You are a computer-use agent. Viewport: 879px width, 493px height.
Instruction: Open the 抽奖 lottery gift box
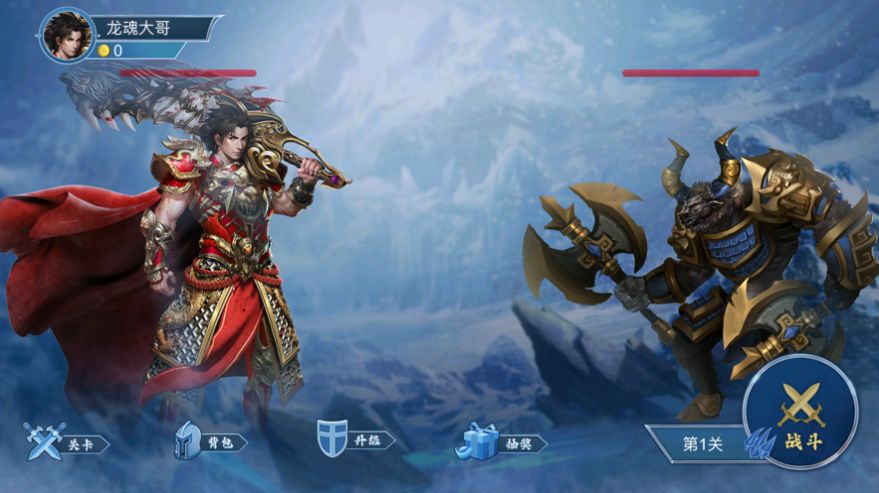coord(500,442)
